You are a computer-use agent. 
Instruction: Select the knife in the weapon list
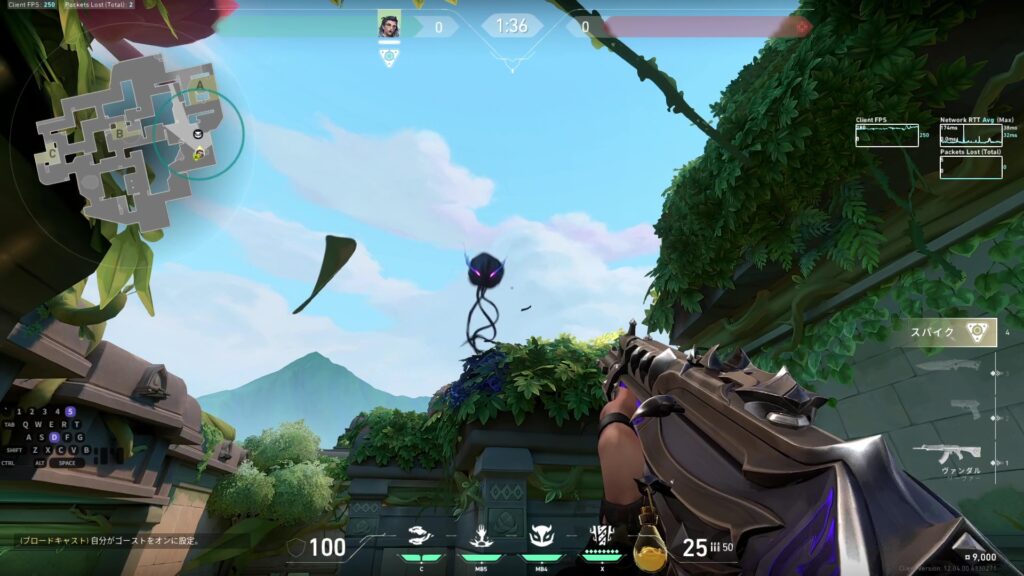click(949, 365)
